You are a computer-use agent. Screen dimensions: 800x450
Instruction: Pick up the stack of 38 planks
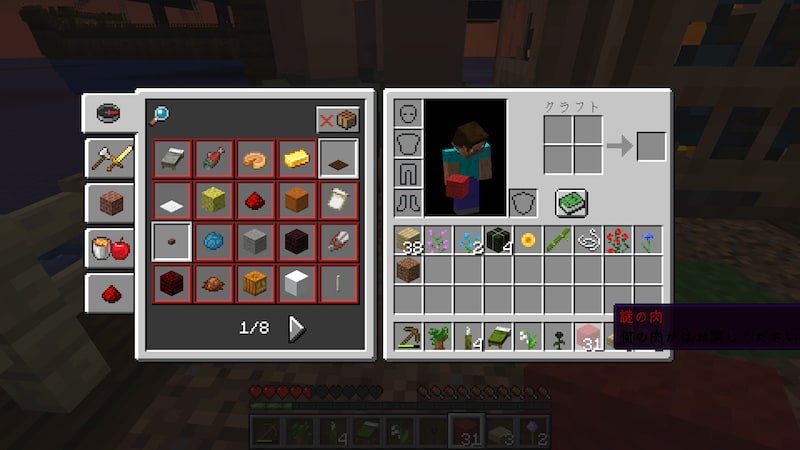coord(409,240)
